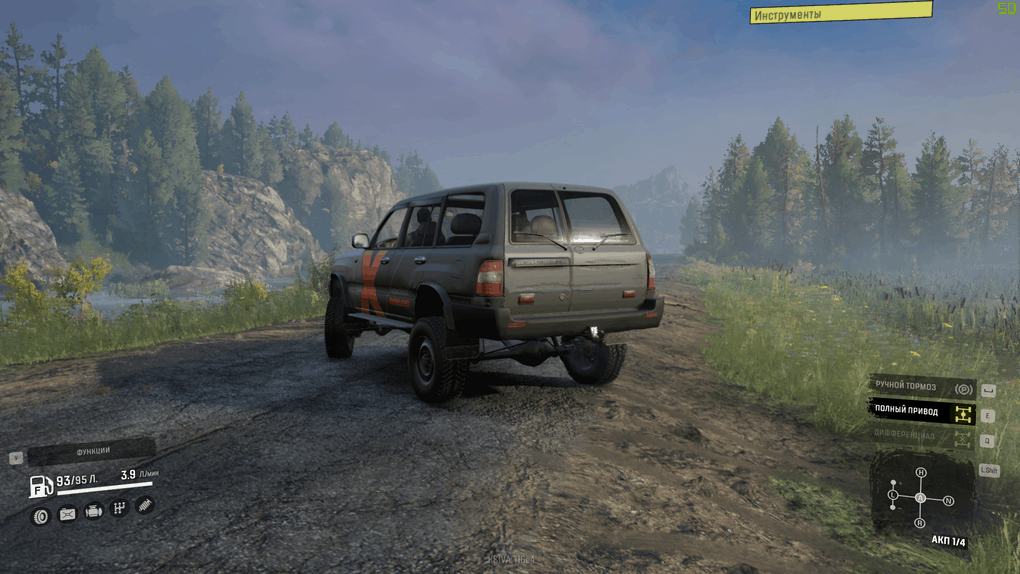The image size is (1020, 574).
Task: Toggle the Ручной тормоз handbrake
Action: point(921,387)
